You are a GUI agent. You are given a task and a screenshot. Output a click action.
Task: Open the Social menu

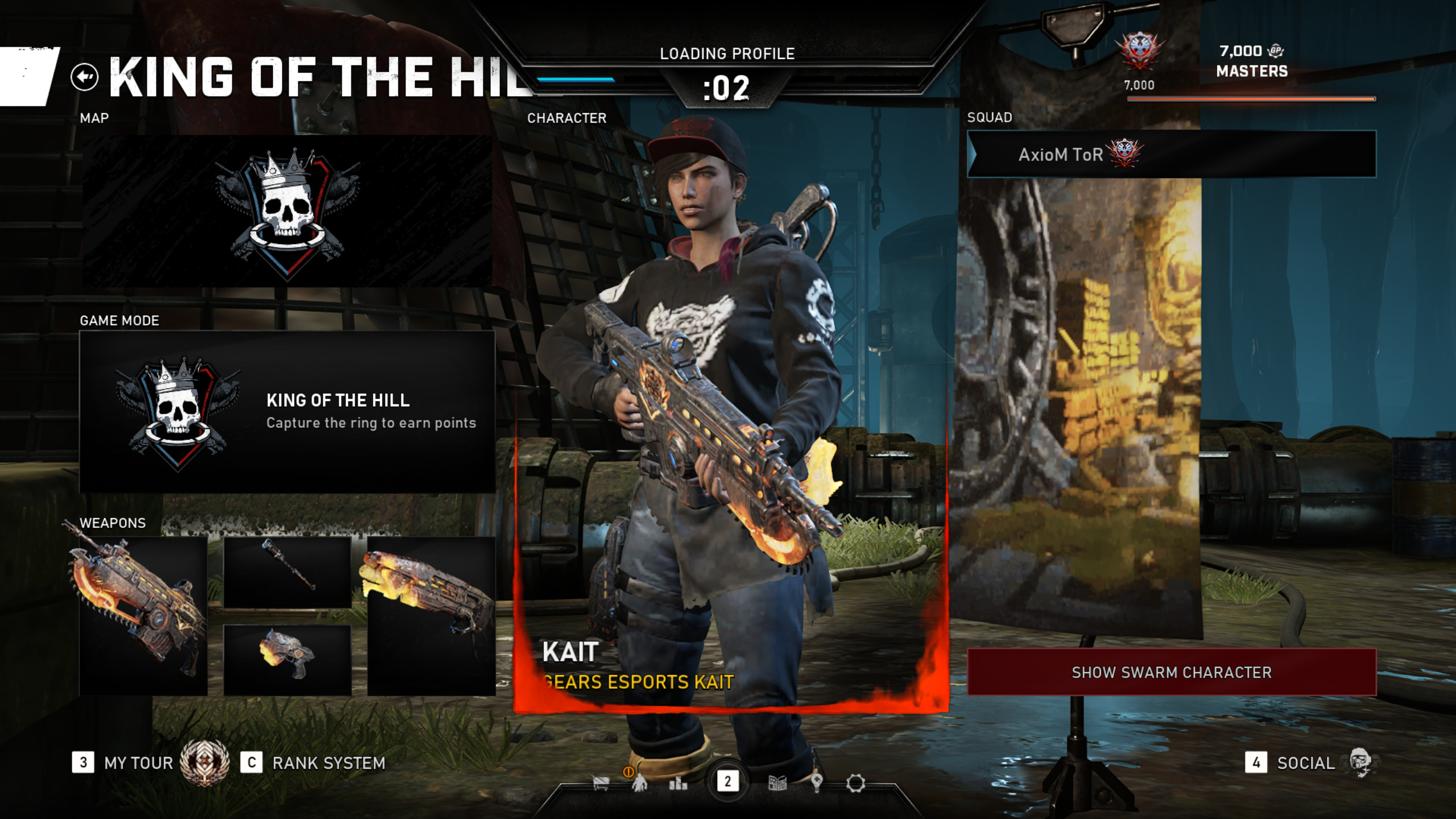pyautogui.click(x=1305, y=763)
